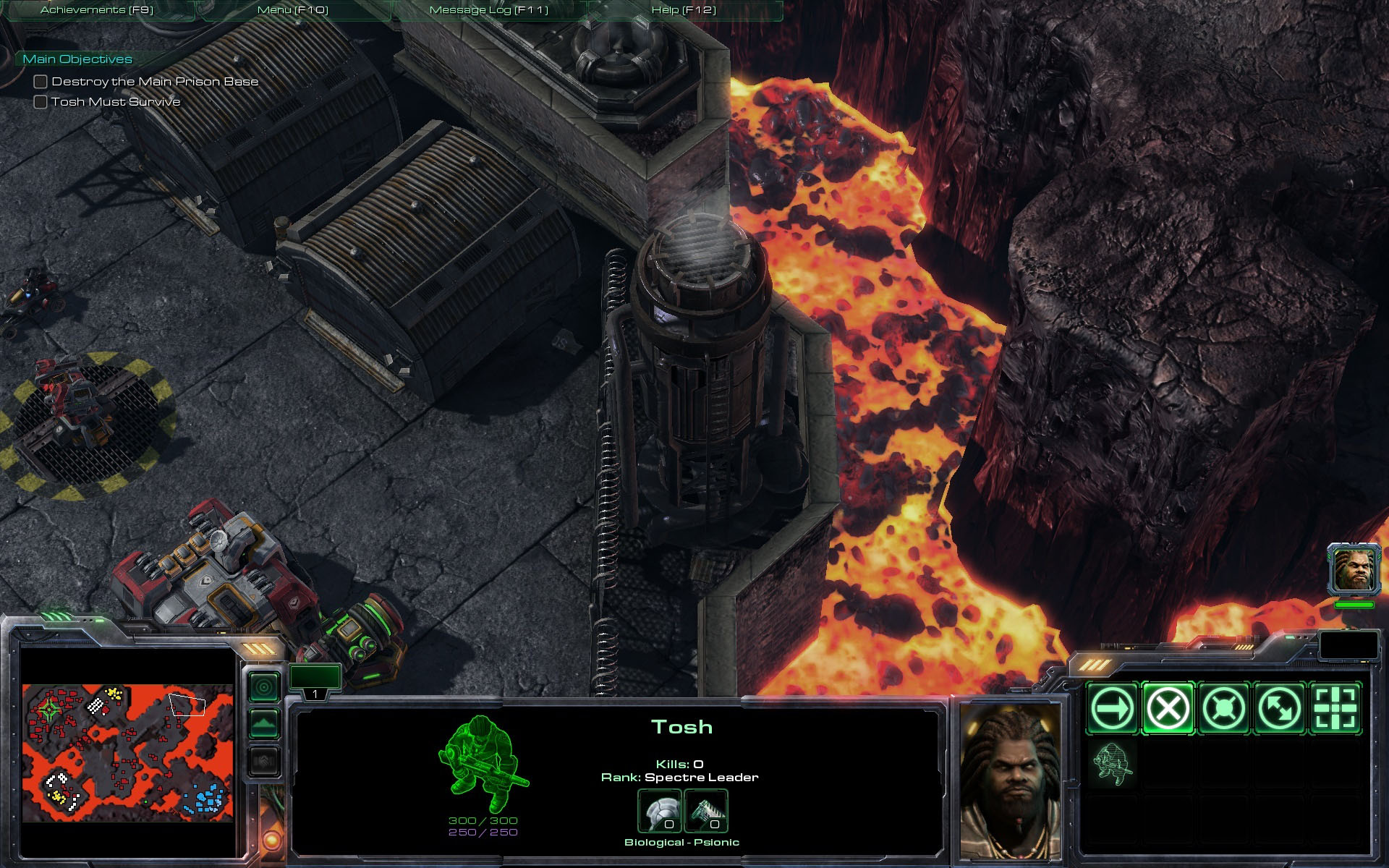Select the Tosh Must Survive objective
The width and height of the screenshot is (1389, 868).
[115, 102]
